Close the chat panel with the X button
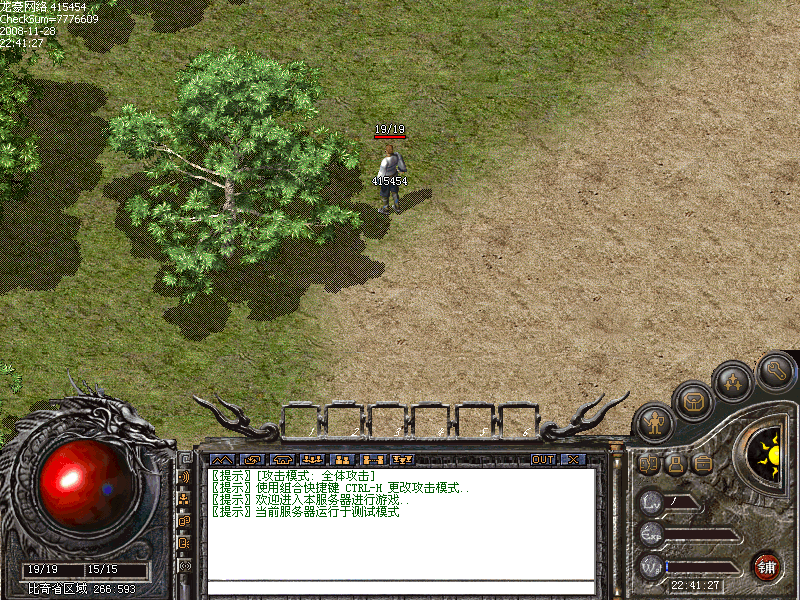 pyautogui.click(x=572, y=460)
